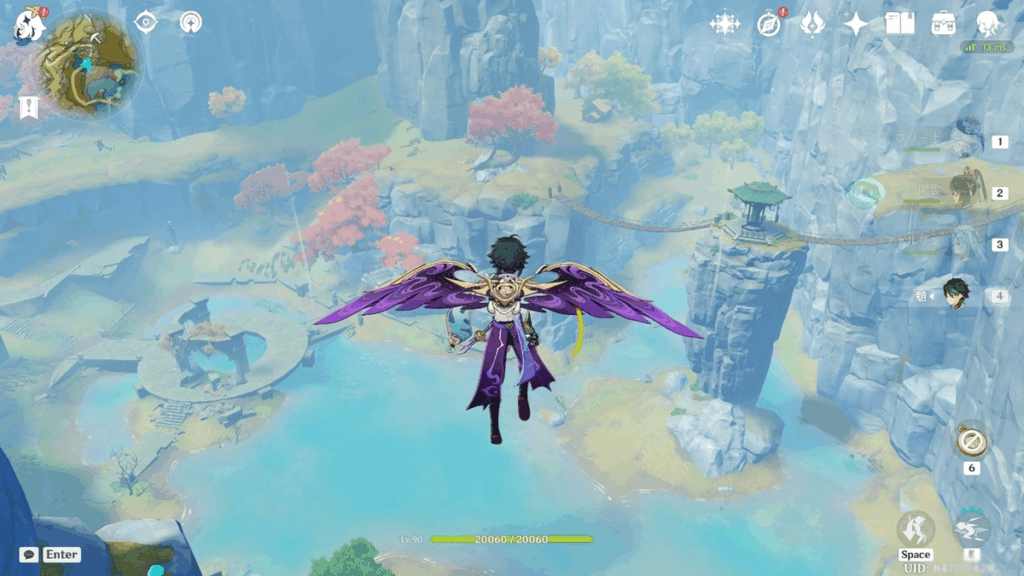Viewport: 1024px width, 576px height.
Task: Use the compass gadget quick-slot
Action: [x=969, y=440]
